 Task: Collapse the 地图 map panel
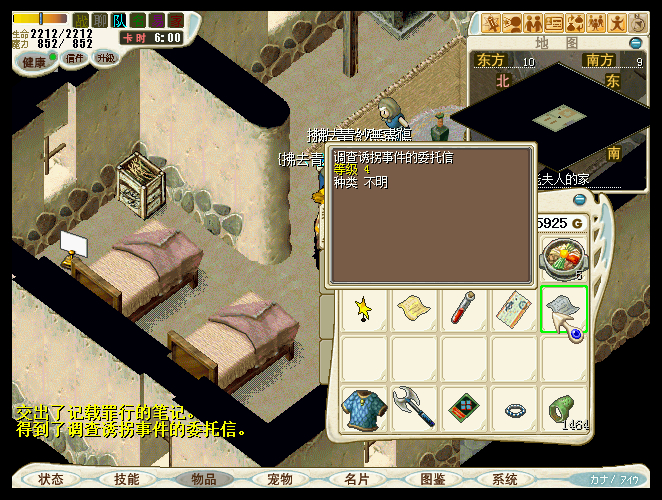(x=636, y=43)
